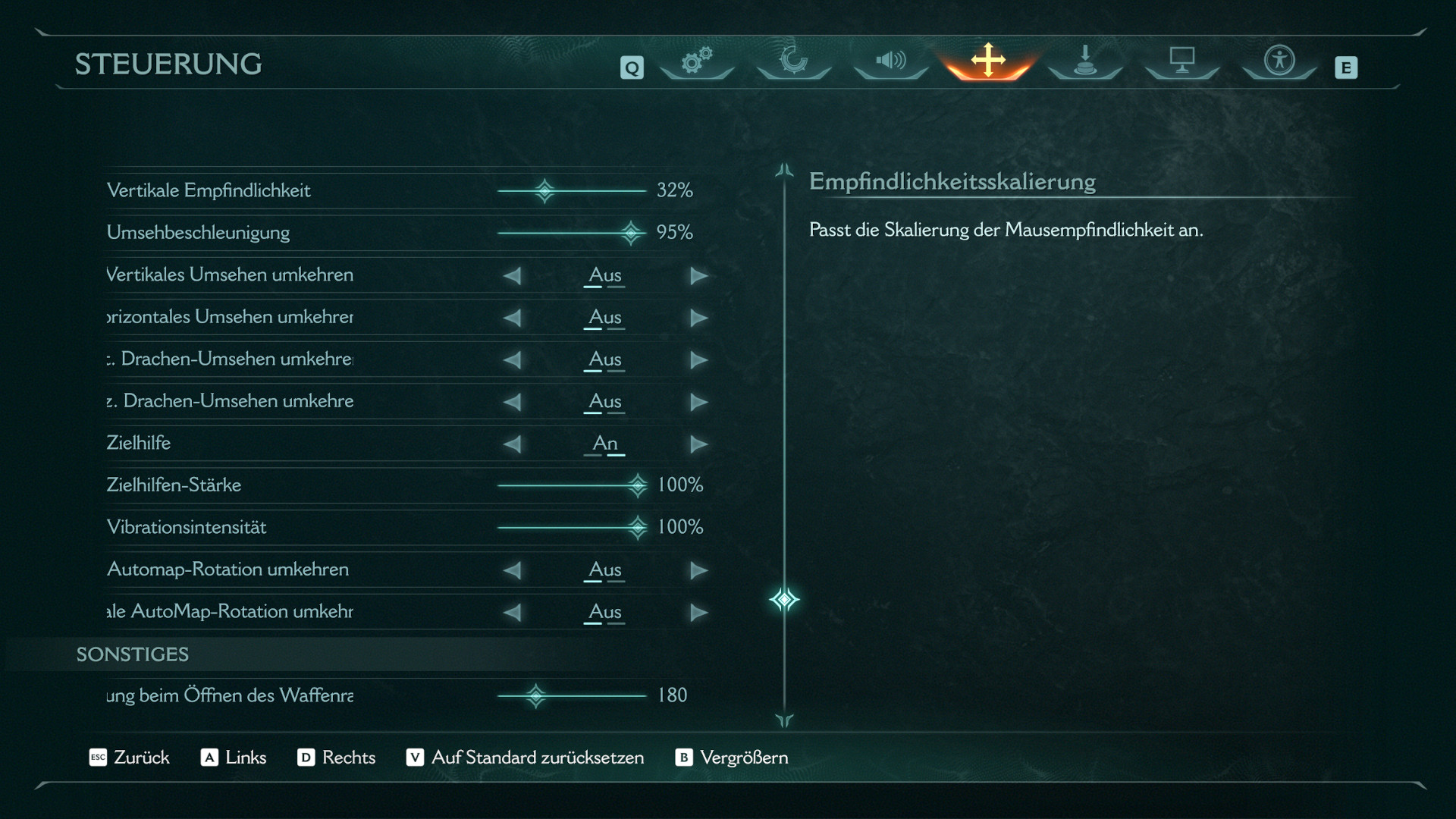The image size is (1456, 819).
Task: Adjust the Vertikale Empfindlichkeit slider
Action: (544, 190)
